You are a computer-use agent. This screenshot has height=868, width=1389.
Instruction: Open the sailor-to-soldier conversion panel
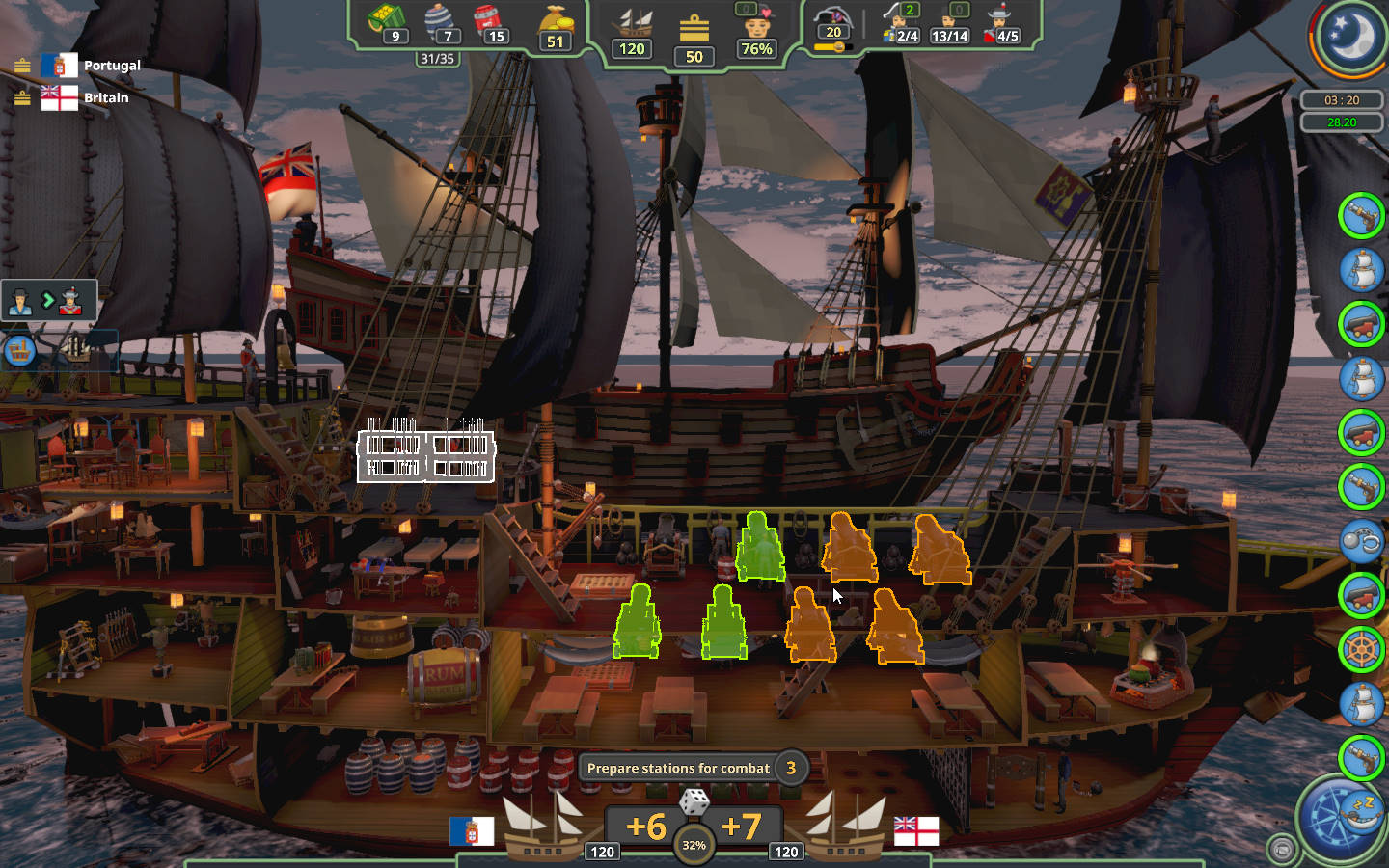pyautogui.click(x=48, y=301)
